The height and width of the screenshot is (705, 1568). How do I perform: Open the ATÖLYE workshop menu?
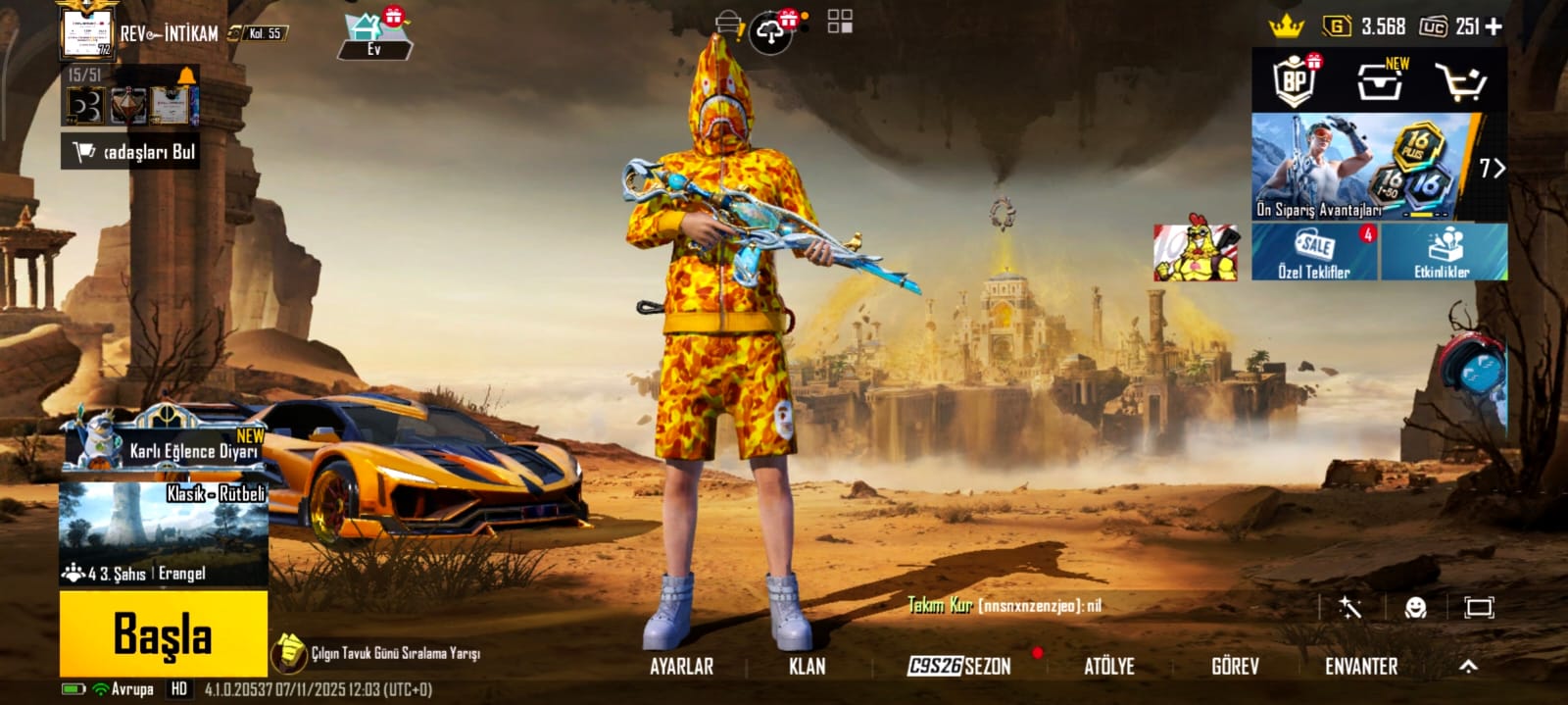(1109, 667)
